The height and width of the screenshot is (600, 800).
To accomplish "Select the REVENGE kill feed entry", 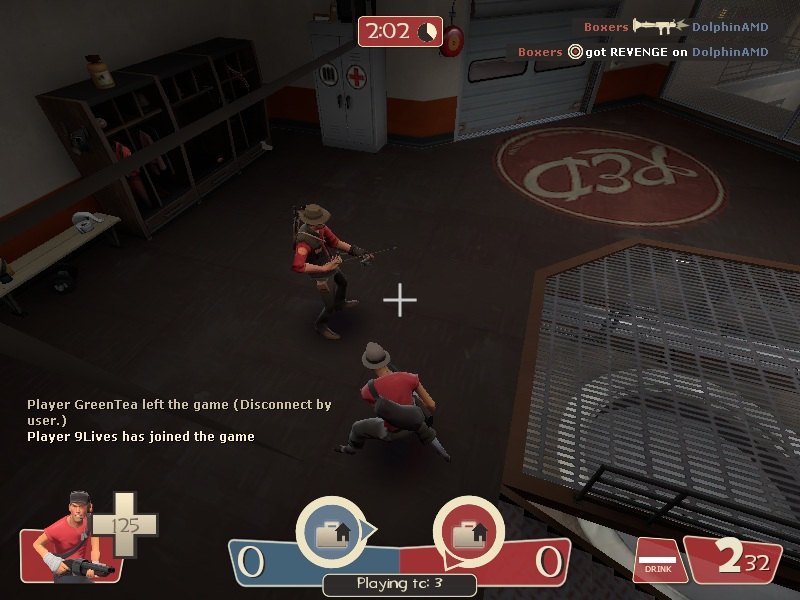I will click(642, 51).
